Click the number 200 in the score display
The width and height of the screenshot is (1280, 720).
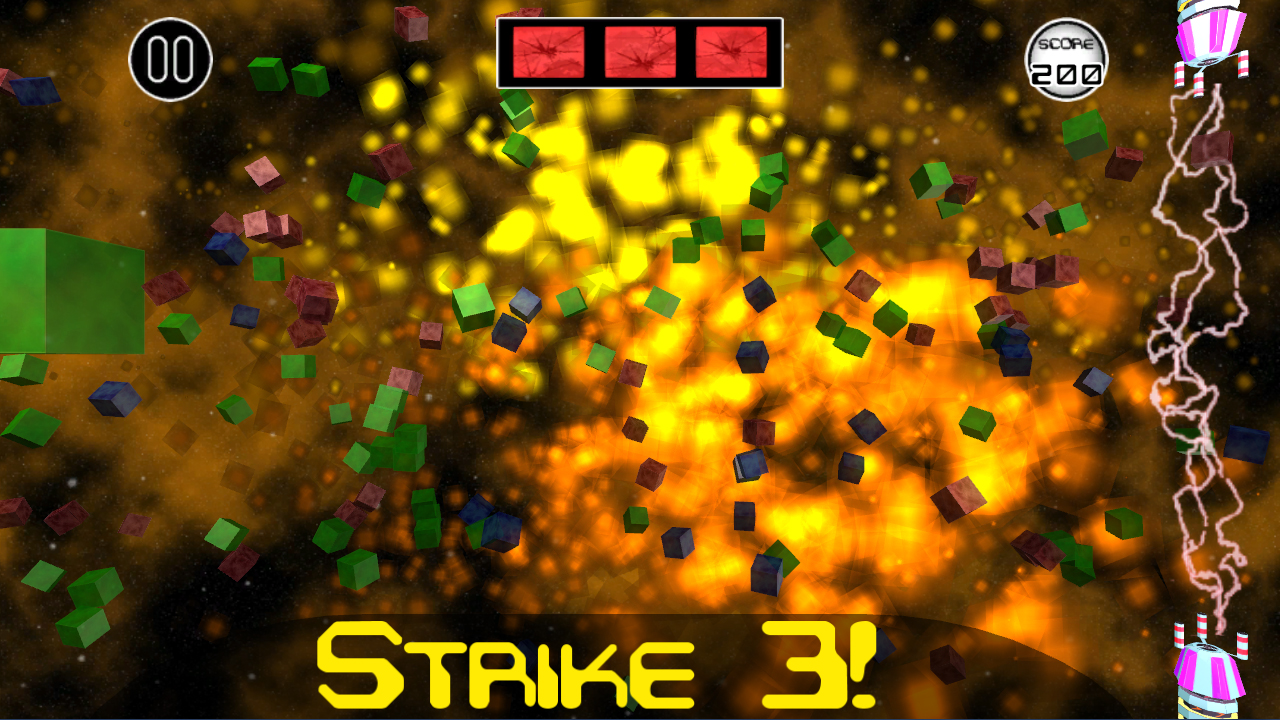(1066, 70)
